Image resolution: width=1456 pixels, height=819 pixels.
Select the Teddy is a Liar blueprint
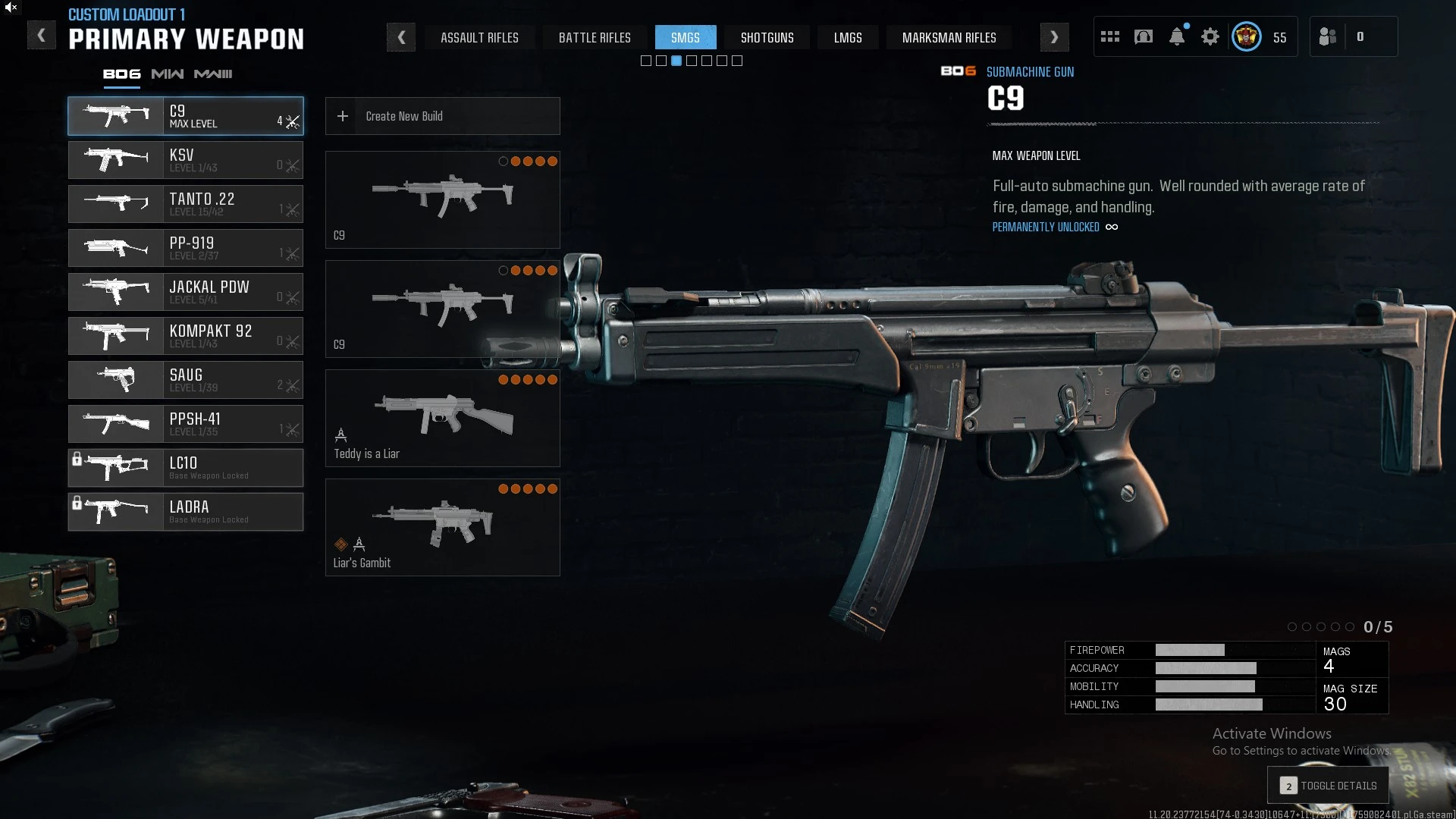pos(442,418)
